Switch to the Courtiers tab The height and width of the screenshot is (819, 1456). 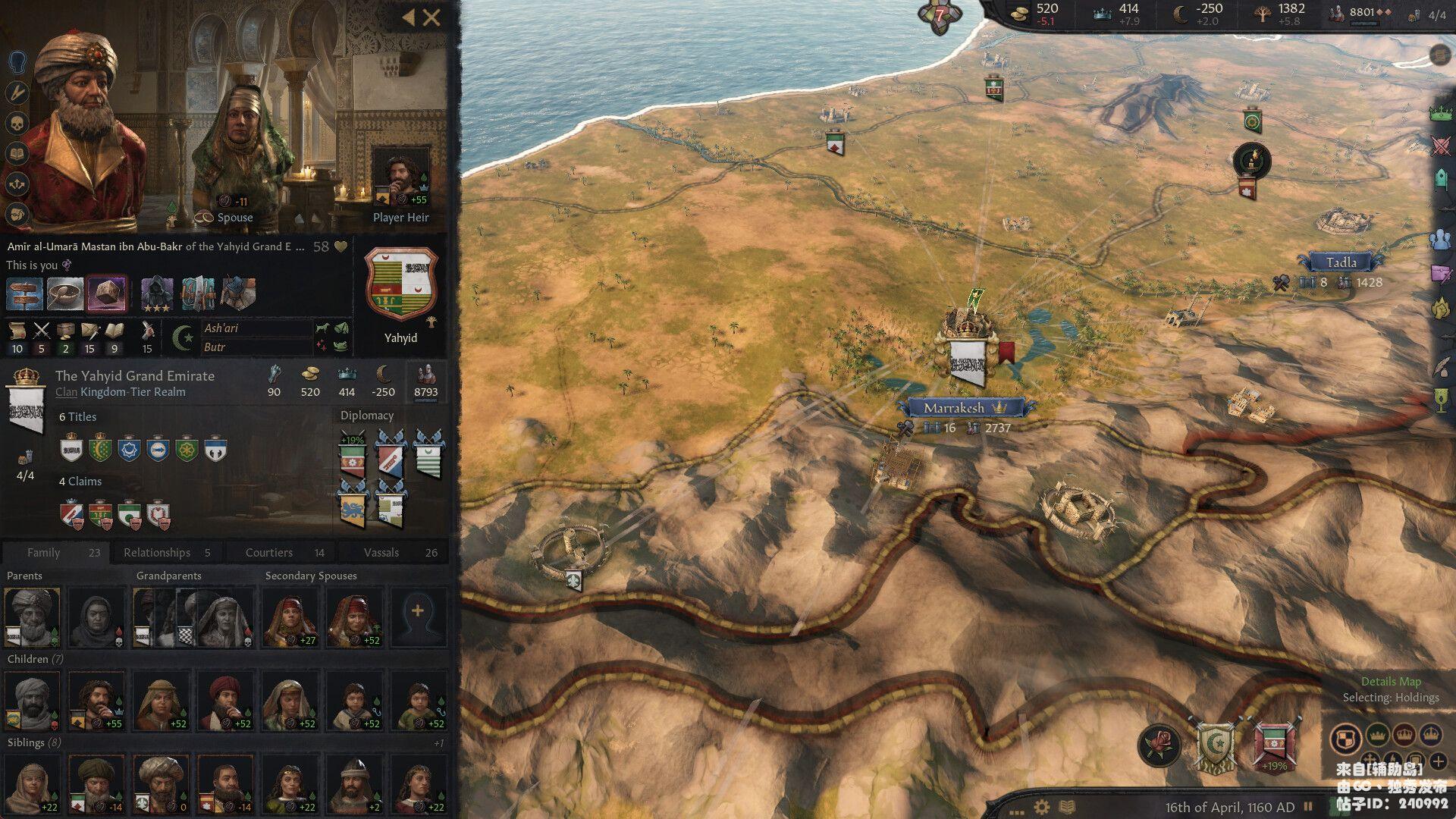282,552
